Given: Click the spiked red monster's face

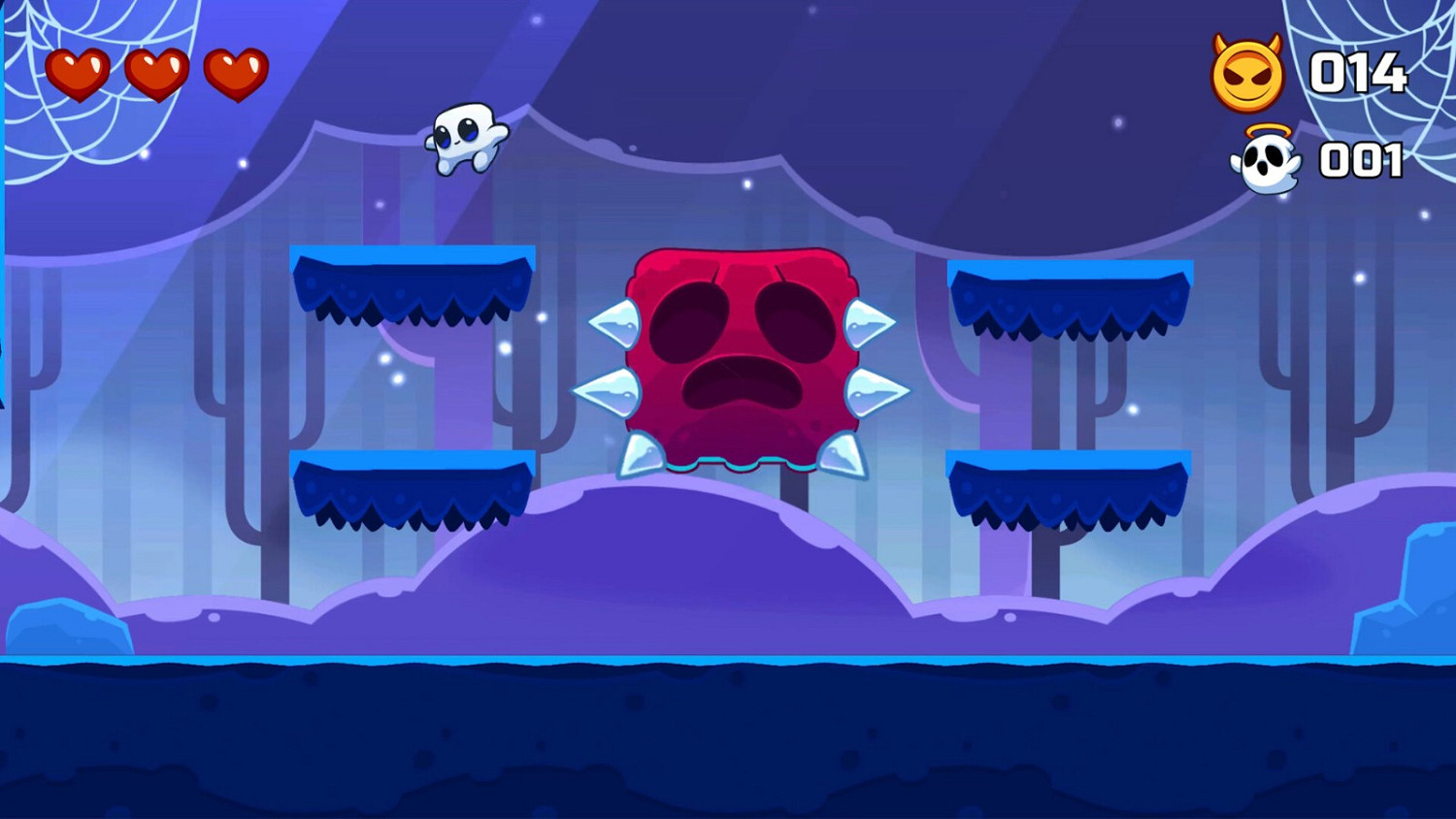Looking at the screenshot, I should coord(743,359).
